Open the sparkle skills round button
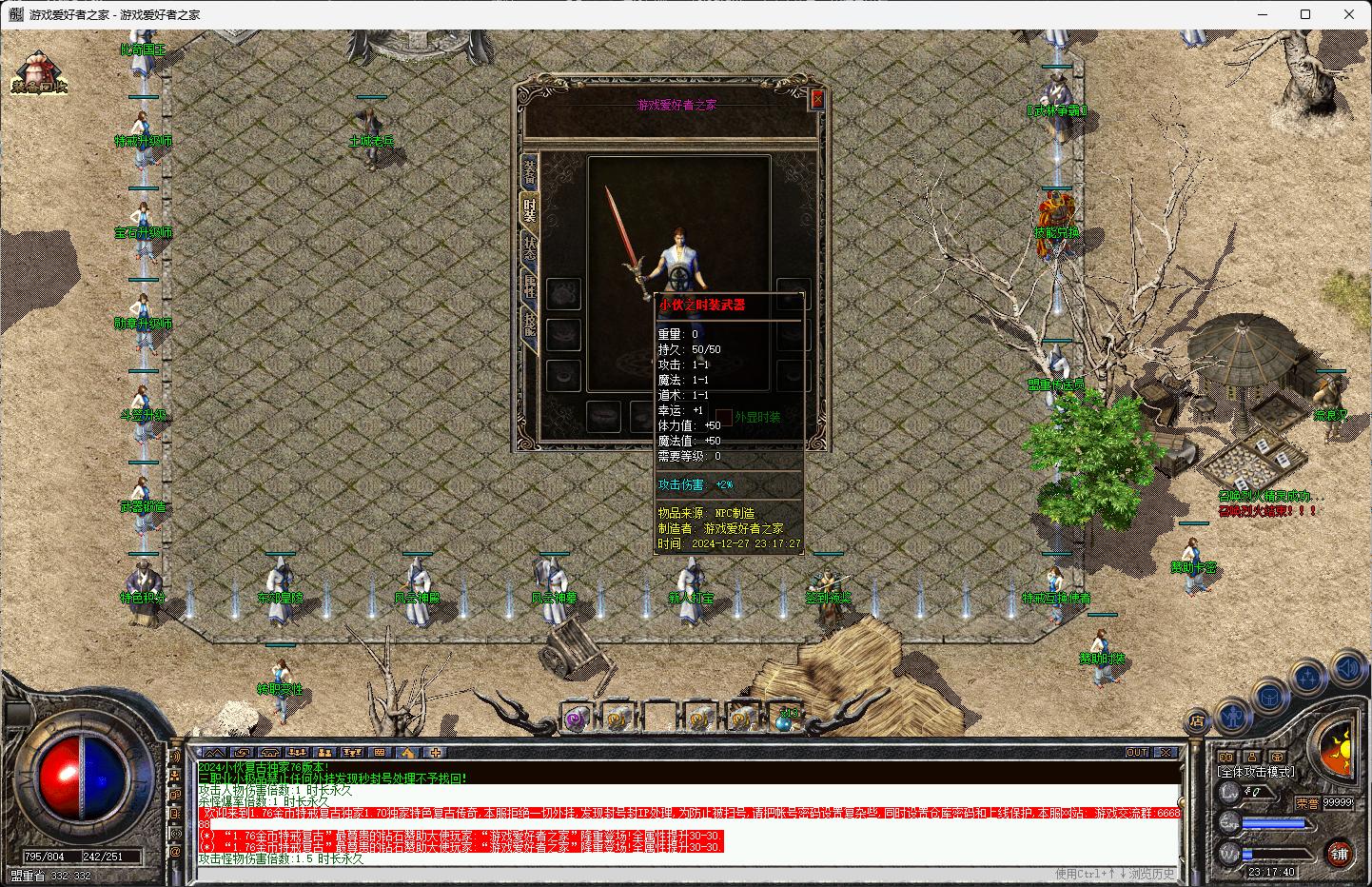Image resolution: width=1372 pixels, height=887 pixels. 1309,678
